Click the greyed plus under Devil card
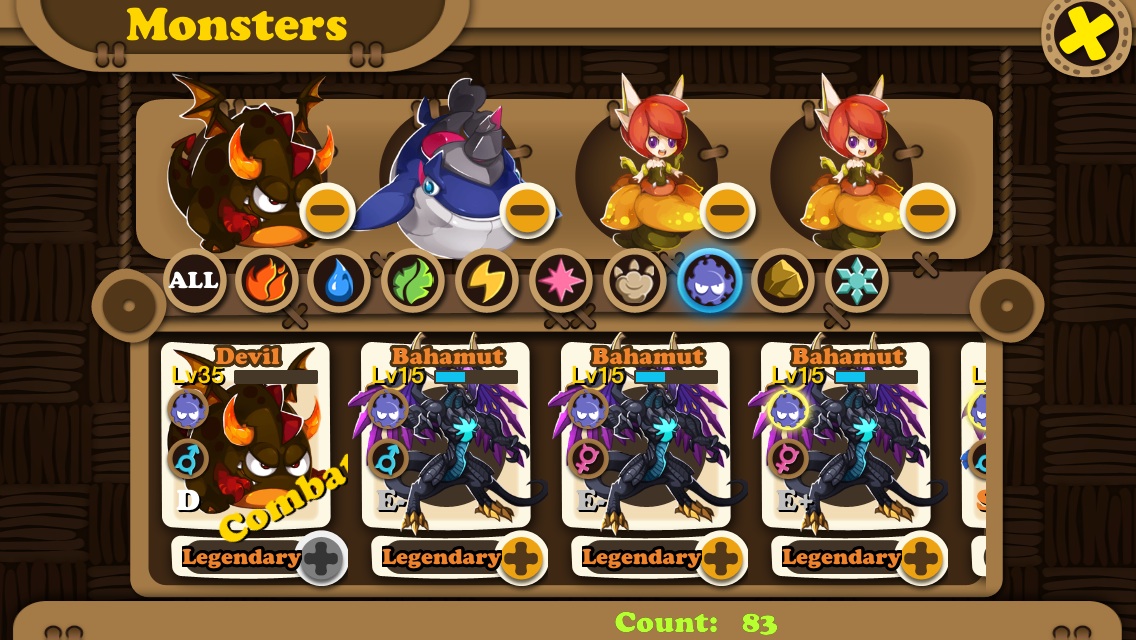 pos(321,558)
